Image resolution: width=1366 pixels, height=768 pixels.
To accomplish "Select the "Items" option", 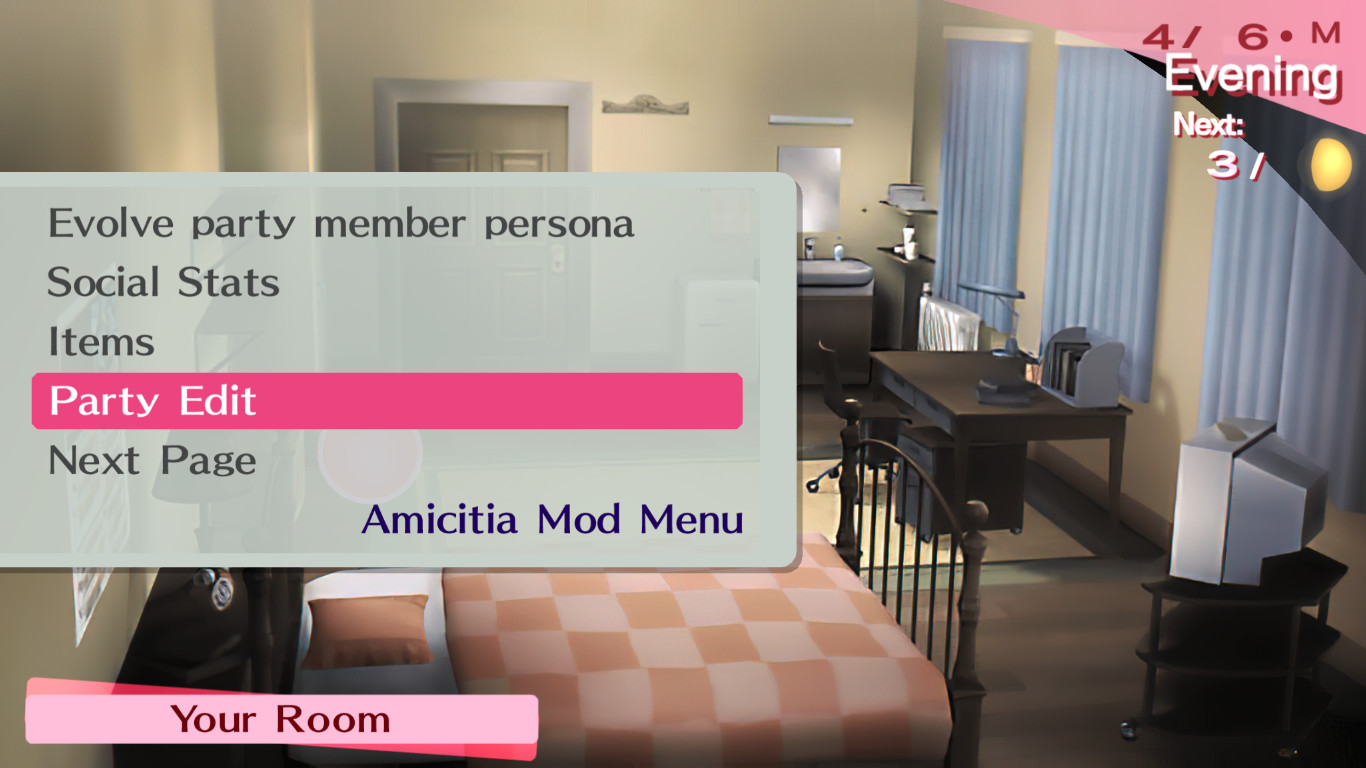I will pos(100,341).
